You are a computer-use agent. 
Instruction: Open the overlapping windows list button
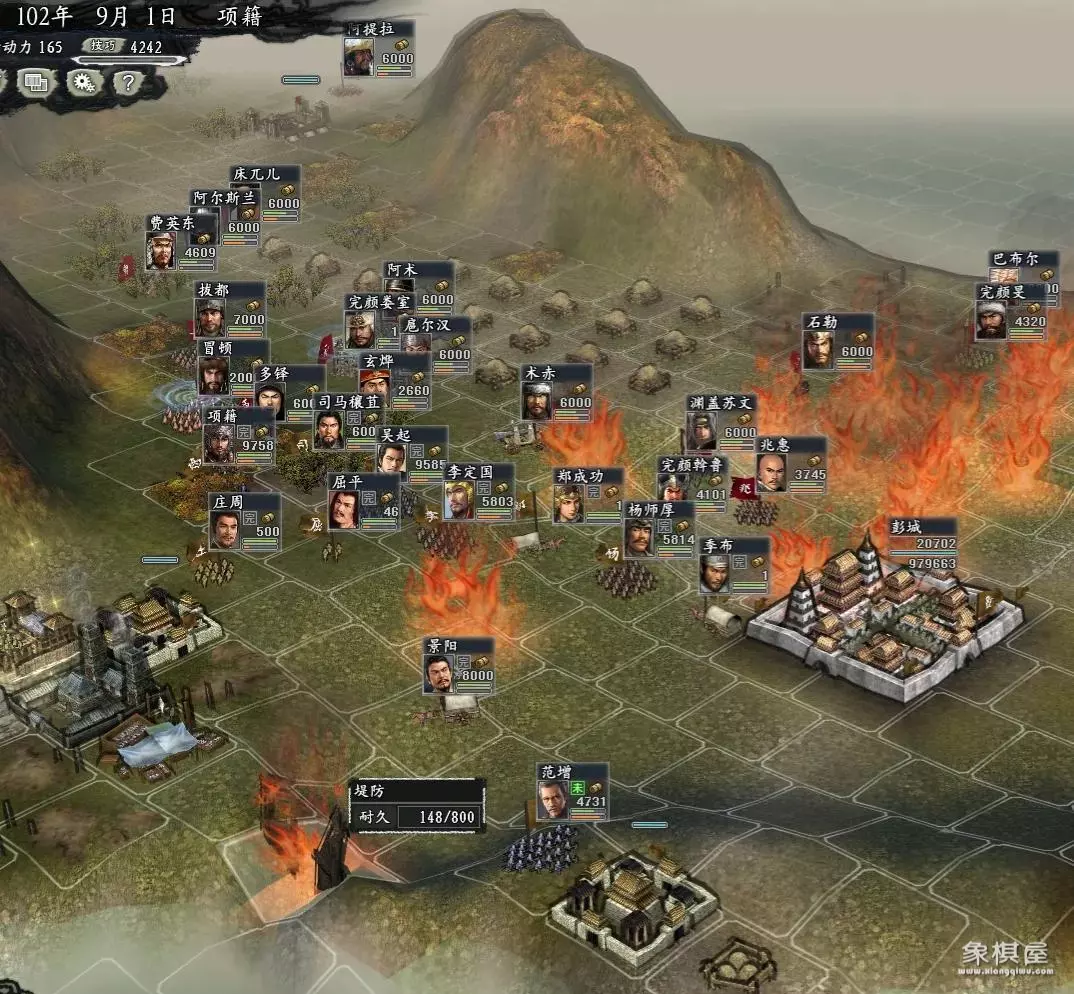tap(36, 83)
